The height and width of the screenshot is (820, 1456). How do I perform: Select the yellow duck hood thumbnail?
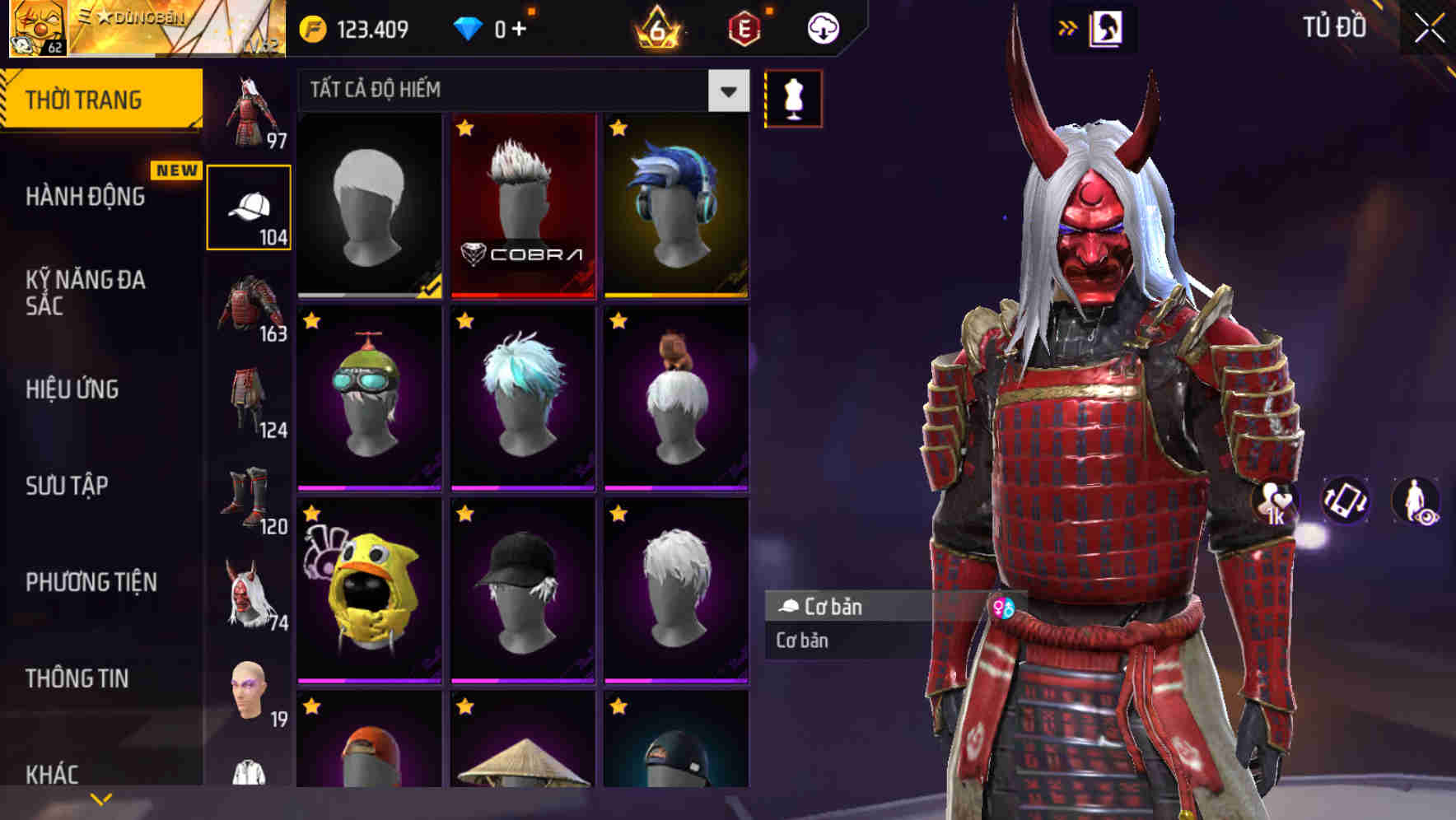coord(369,586)
